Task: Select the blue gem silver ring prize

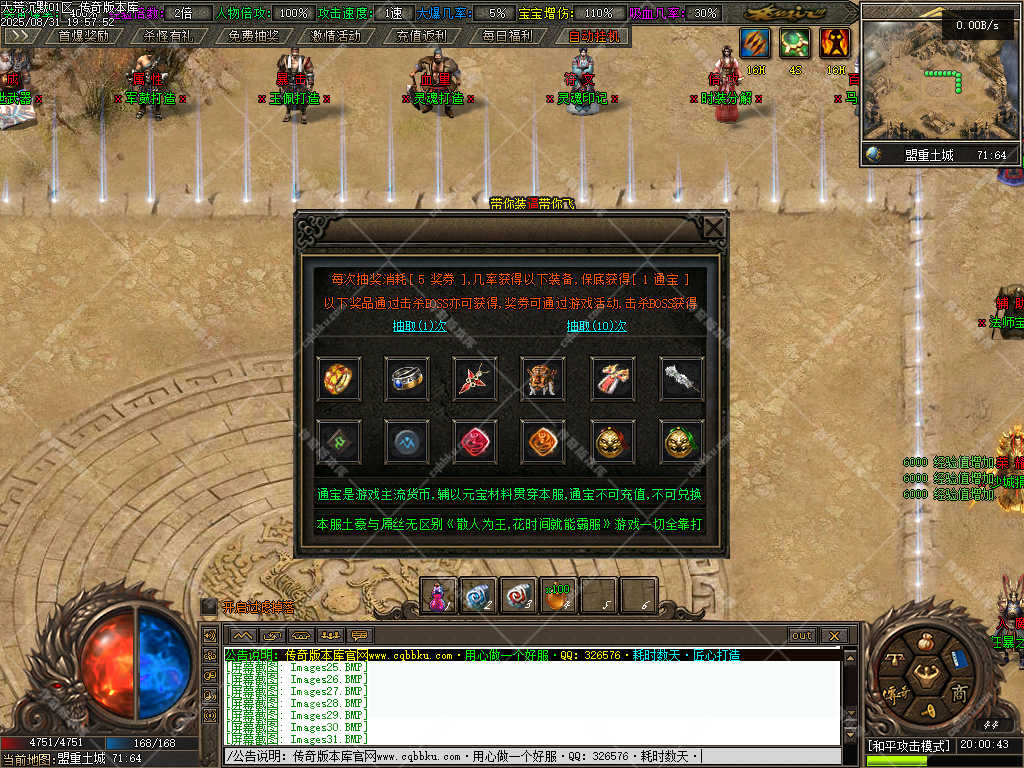Action: point(407,378)
